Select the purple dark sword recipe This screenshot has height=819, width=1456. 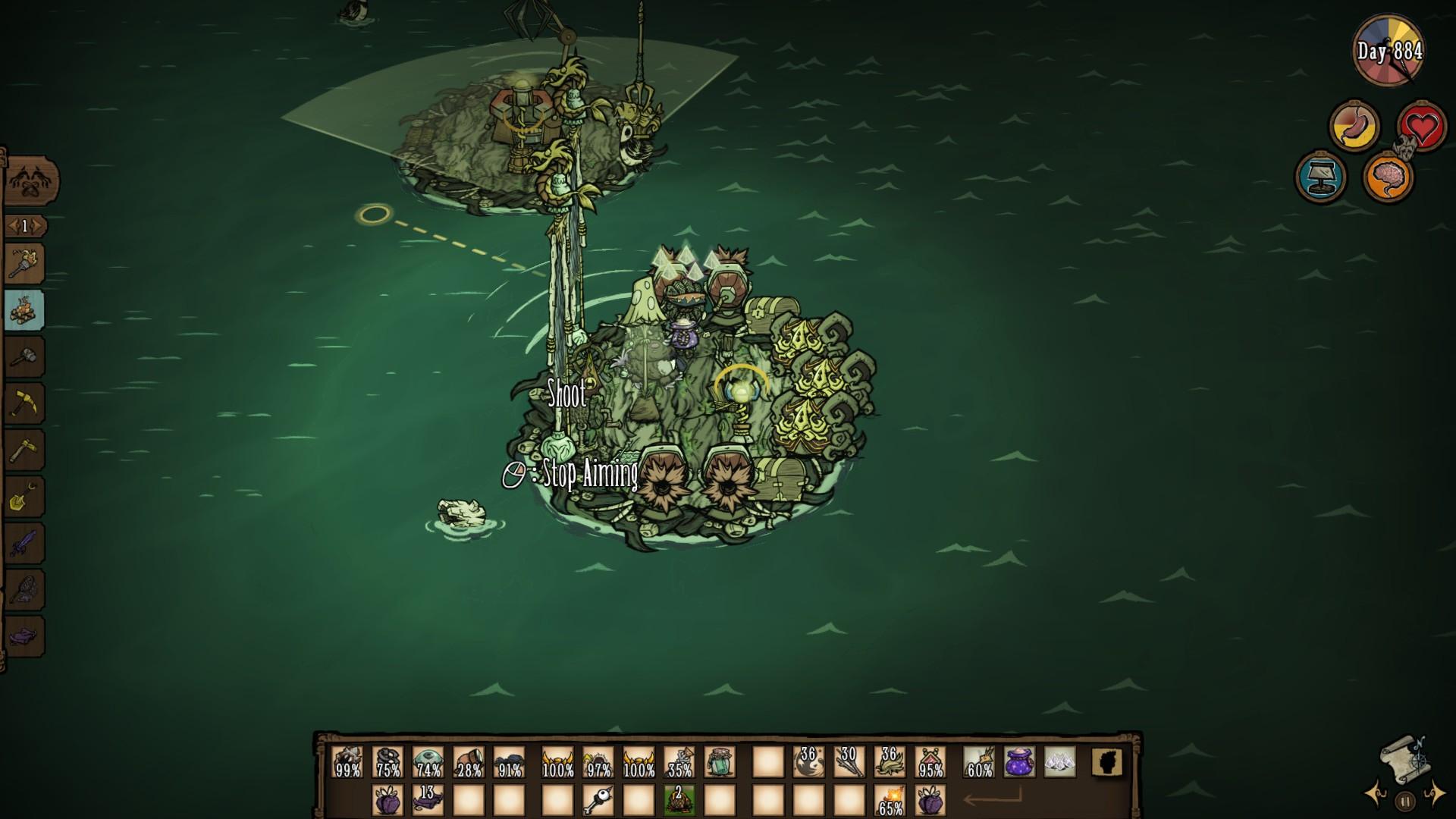25,543
